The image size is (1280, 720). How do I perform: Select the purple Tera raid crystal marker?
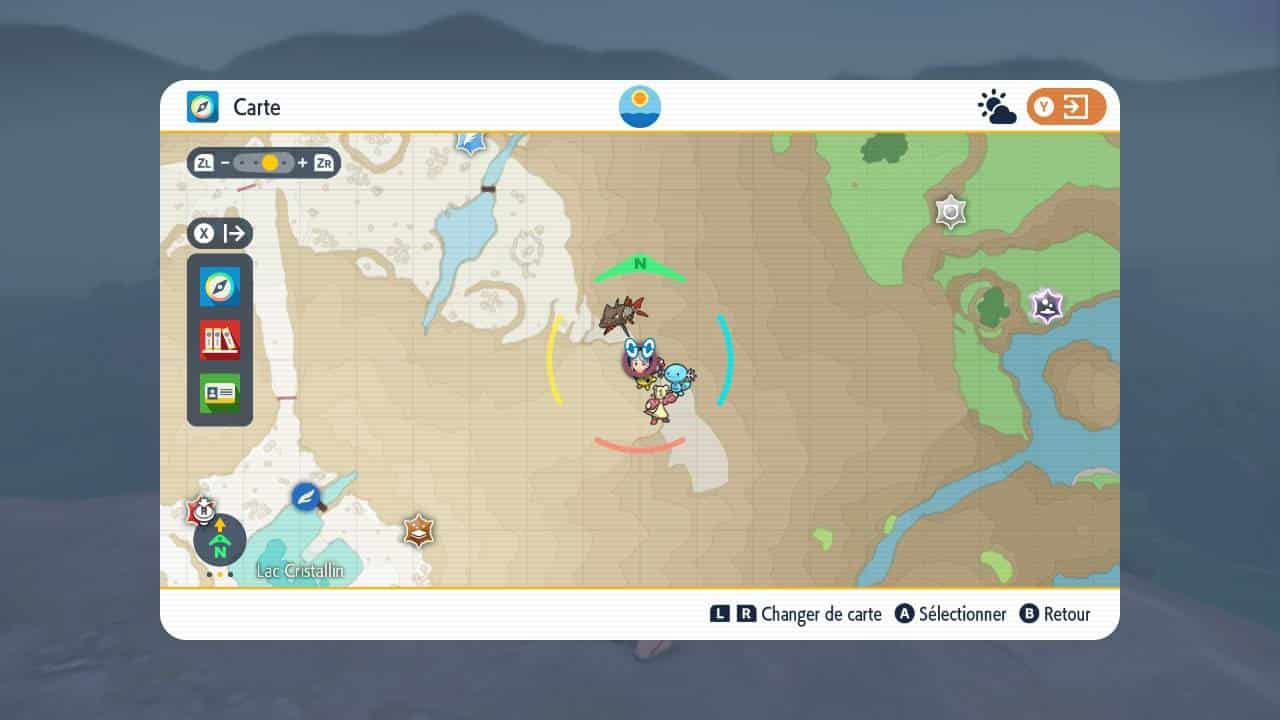[x=1046, y=305]
